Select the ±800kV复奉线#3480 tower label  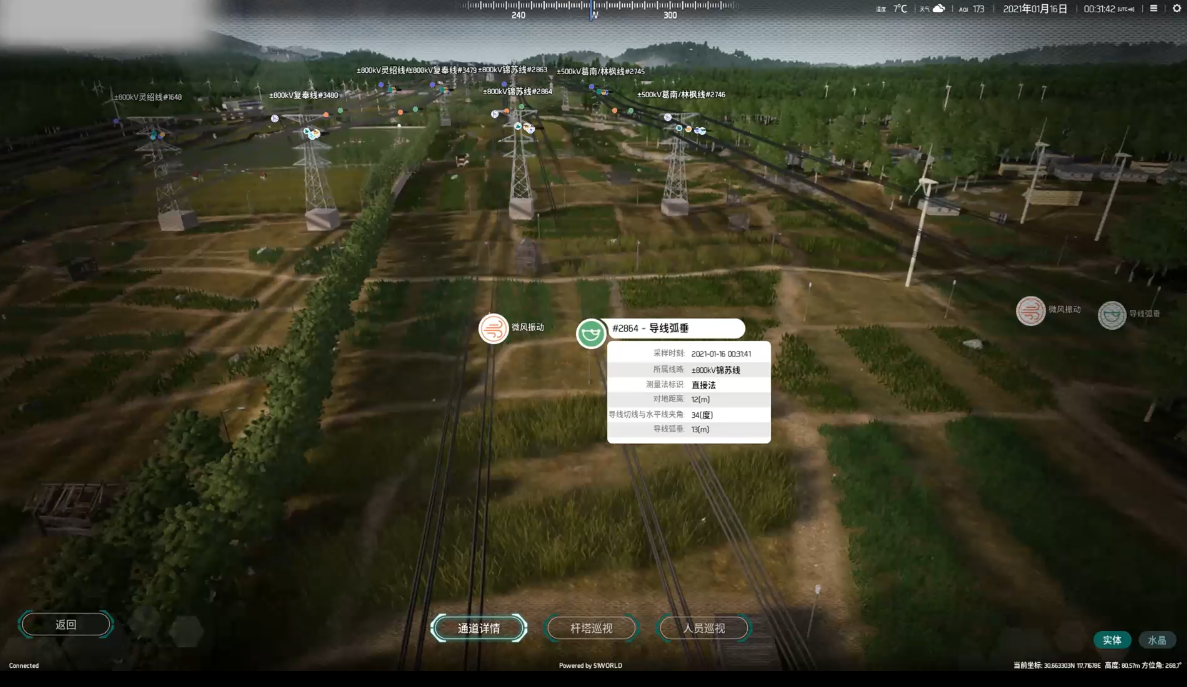[x=304, y=95]
